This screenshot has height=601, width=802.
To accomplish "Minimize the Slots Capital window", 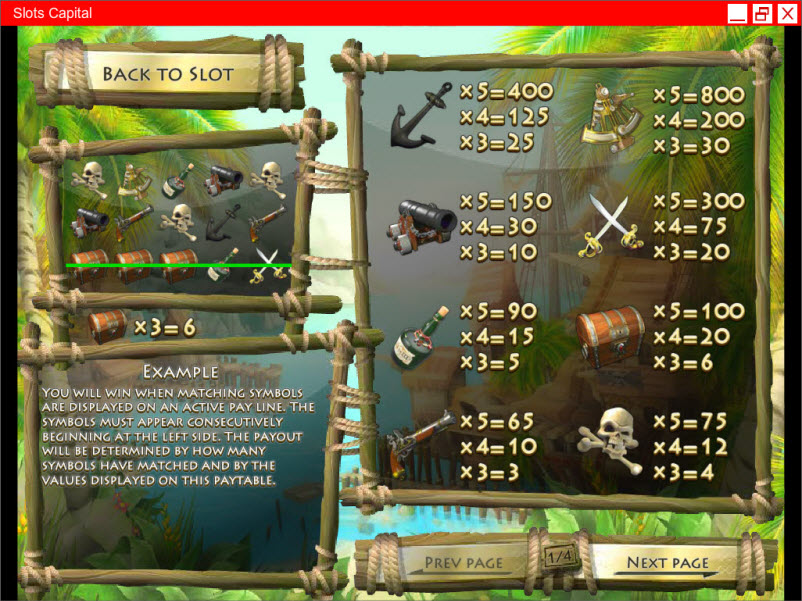I will [x=737, y=13].
